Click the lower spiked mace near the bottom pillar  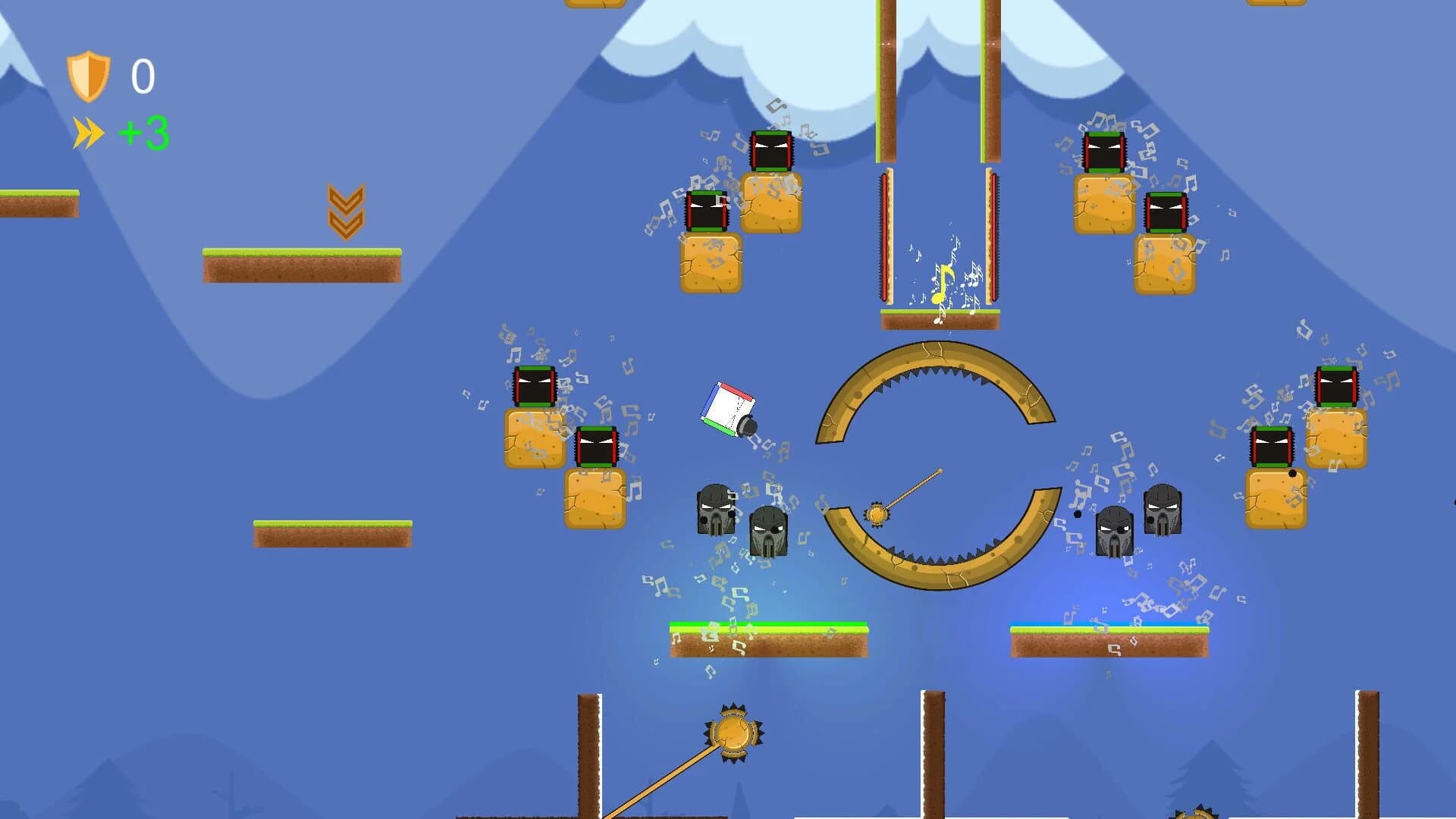(732, 735)
